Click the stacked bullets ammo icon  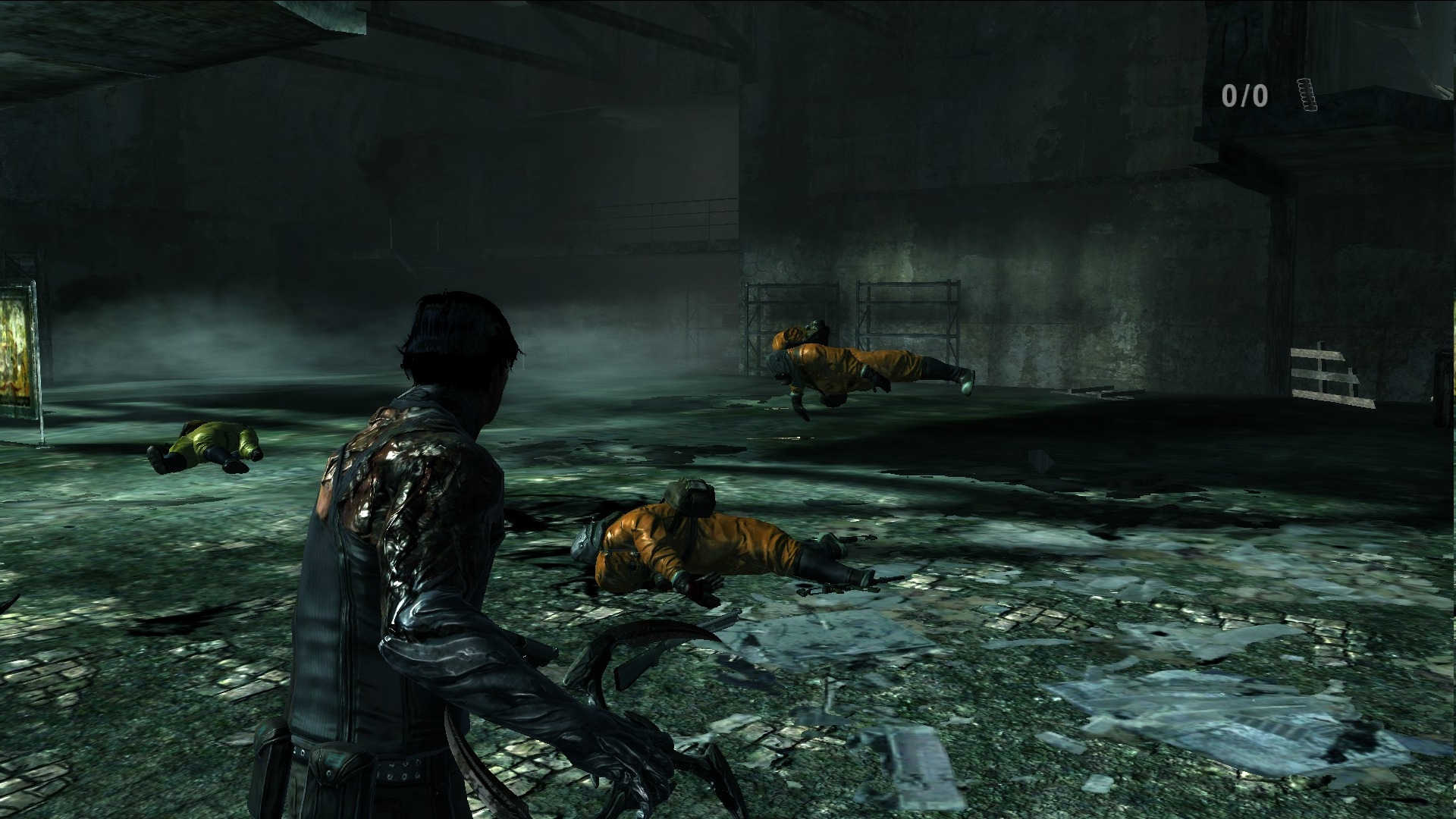click(x=1307, y=95)
